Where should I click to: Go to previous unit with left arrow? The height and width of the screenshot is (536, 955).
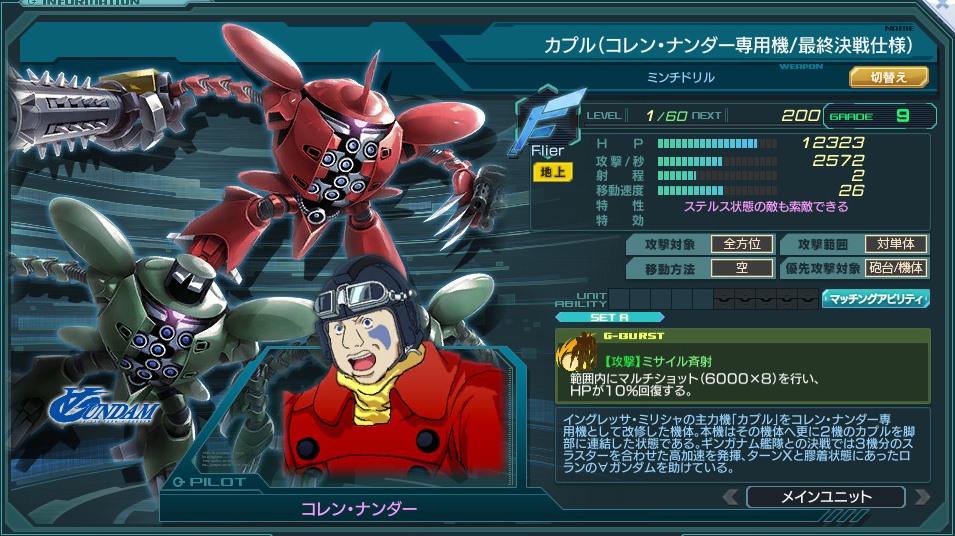[732, 497]
